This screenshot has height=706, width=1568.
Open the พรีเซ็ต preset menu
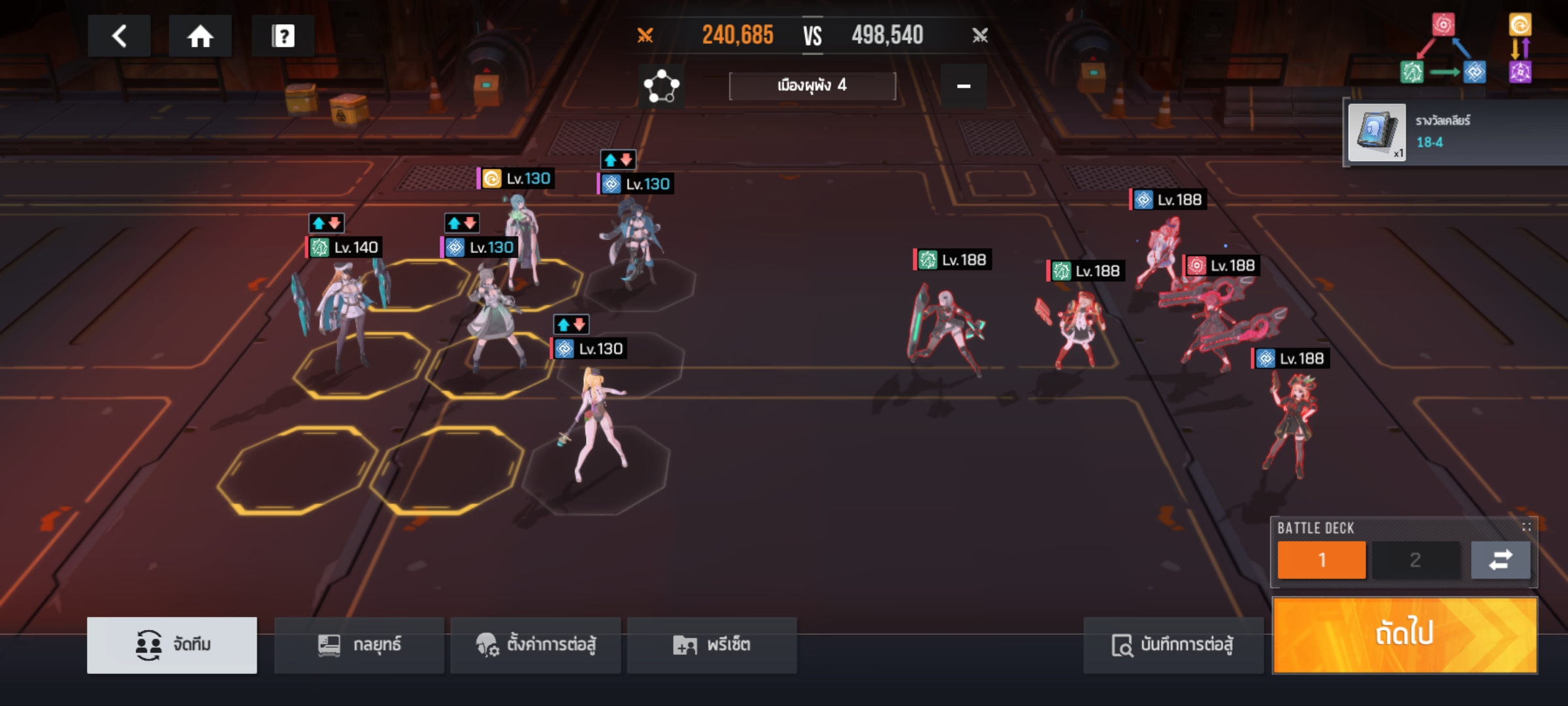coord(711,645)
